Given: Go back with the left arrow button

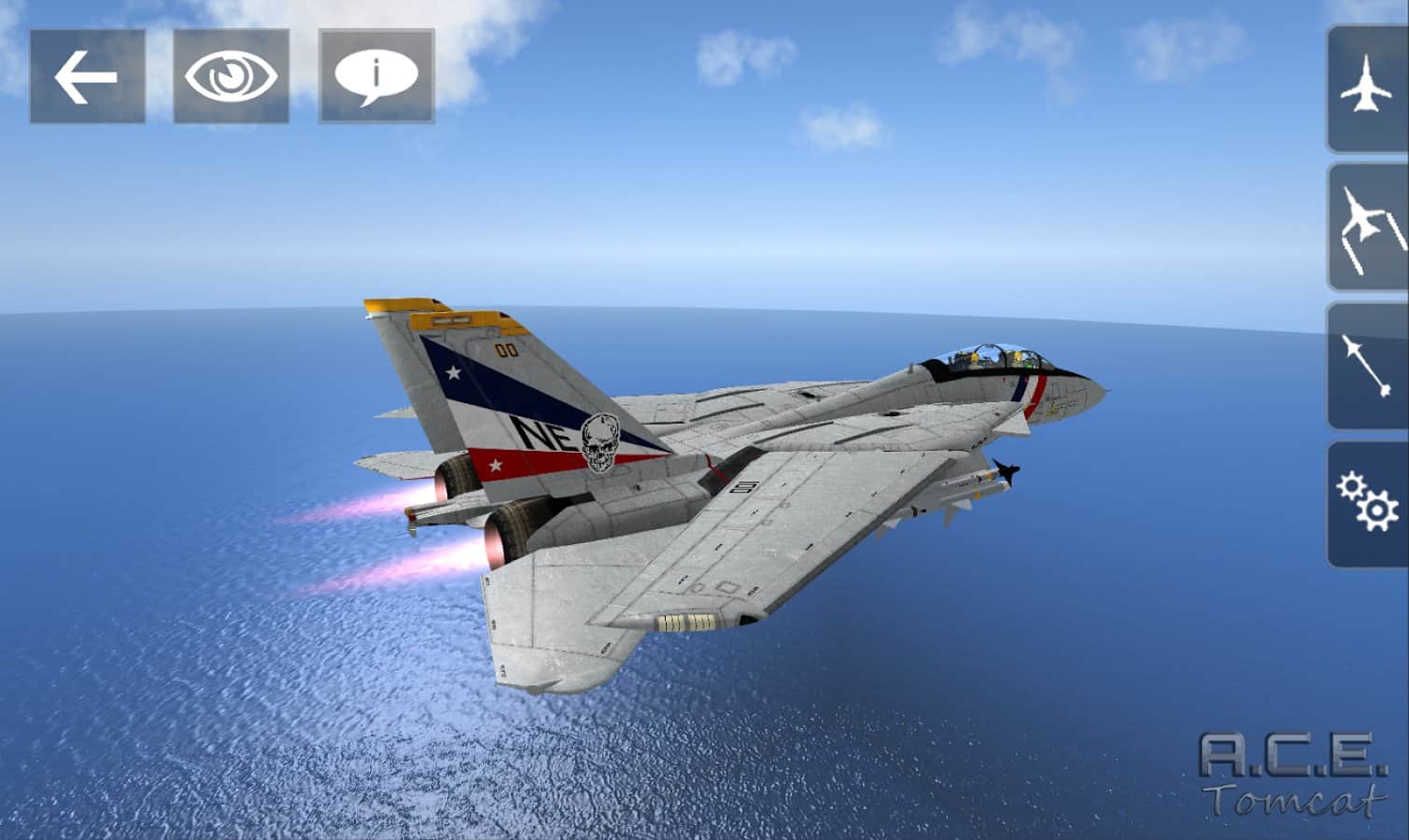Looking at the screenshot, I should tap(87, 77).
